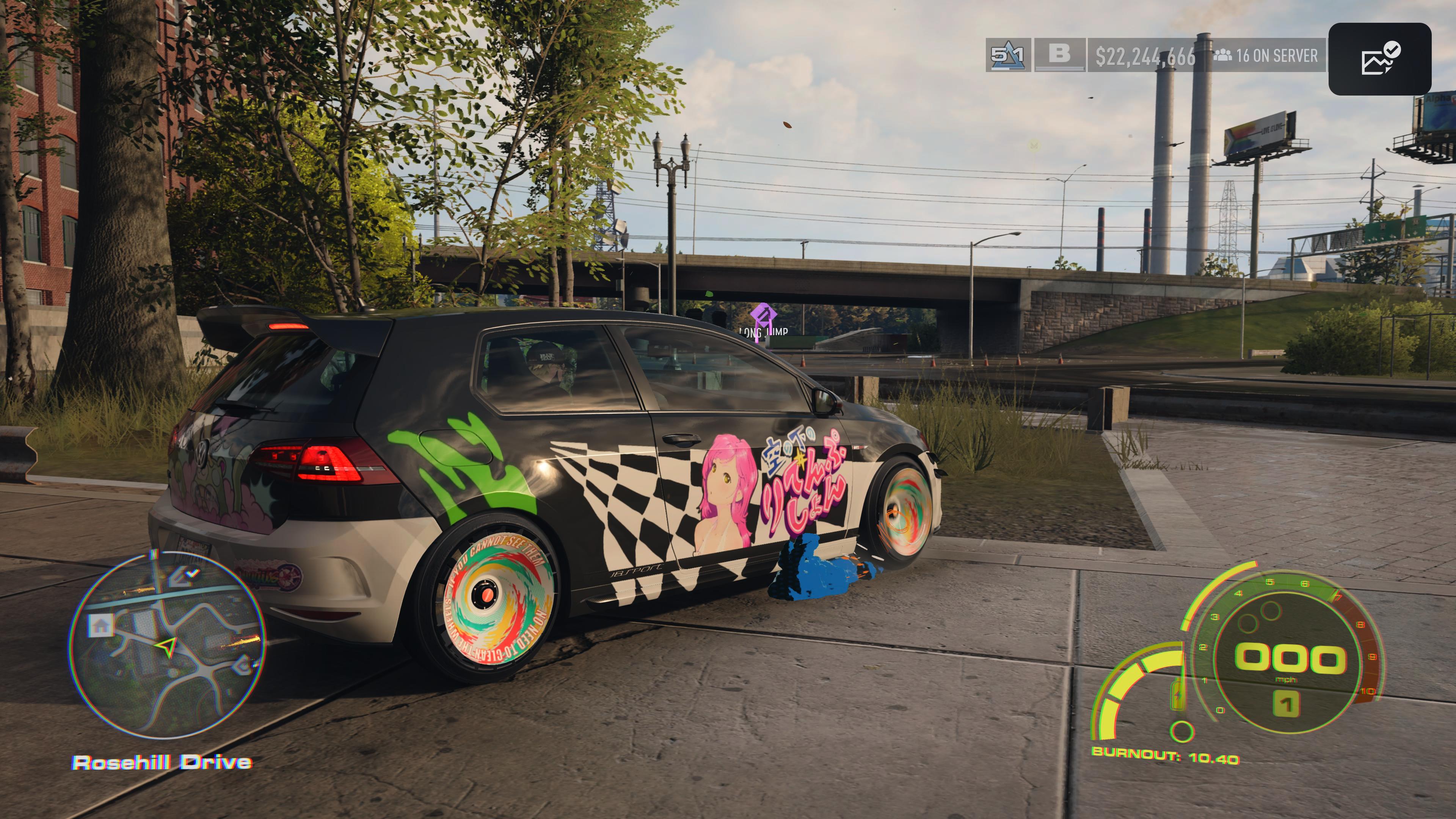The image size is (1456, 819).
Task: Open the screenshot saved notification
Action: point(1379,59)
